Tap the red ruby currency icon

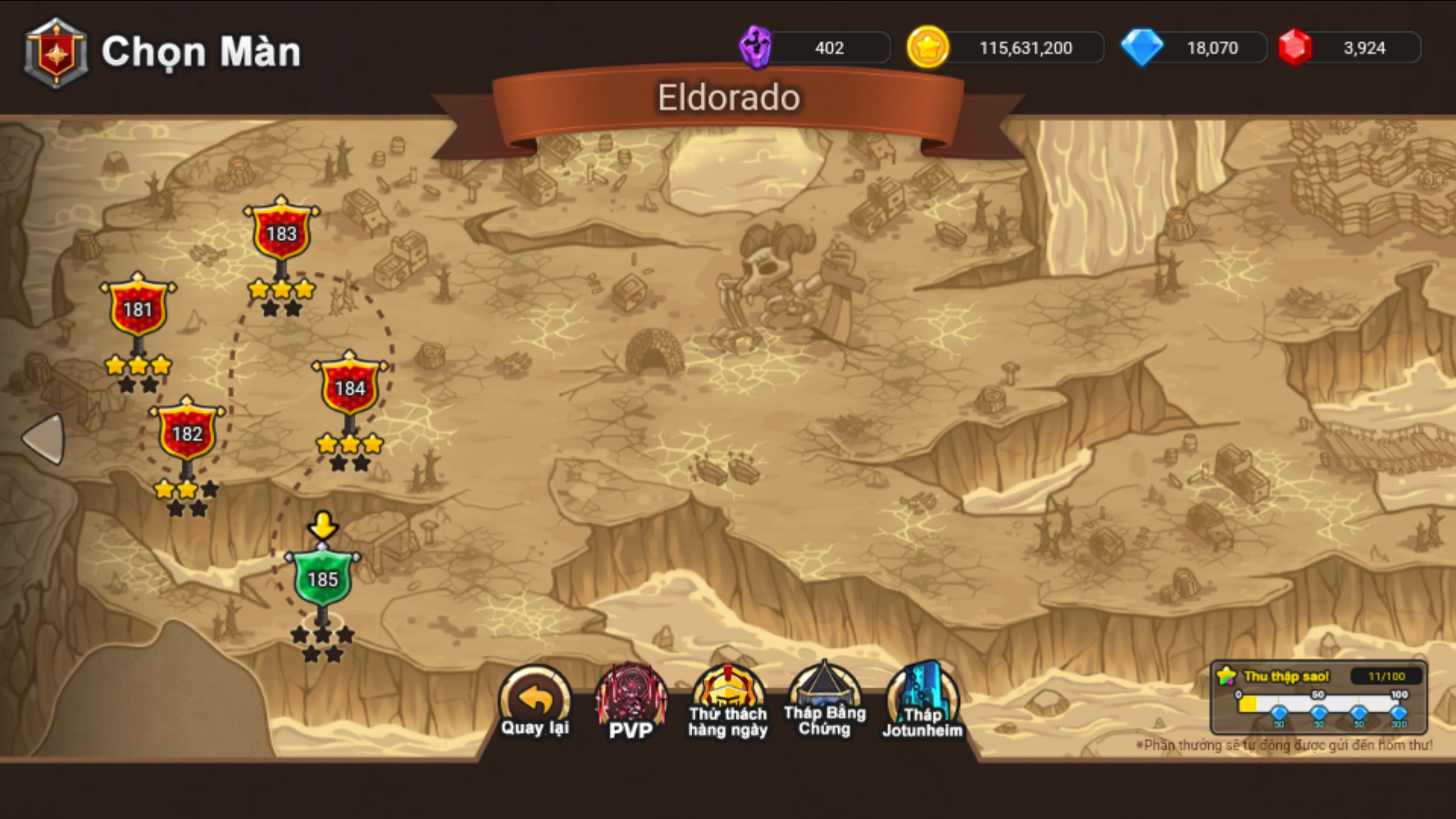tap(1295, 47)
